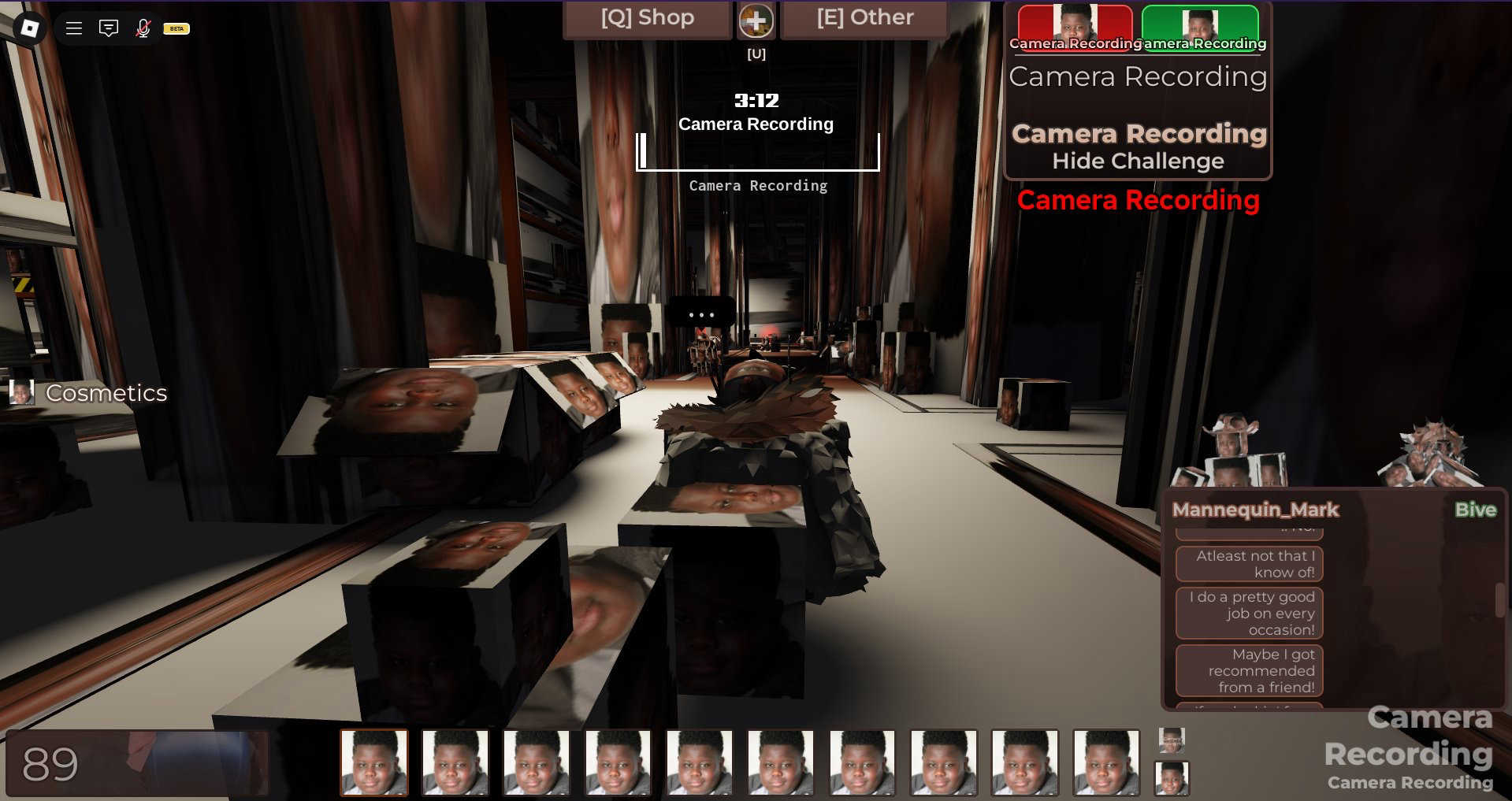The height and width of the screenshot is (801, 1512).
Task: Select the red team panel
Action: (x=1075, y=27)
